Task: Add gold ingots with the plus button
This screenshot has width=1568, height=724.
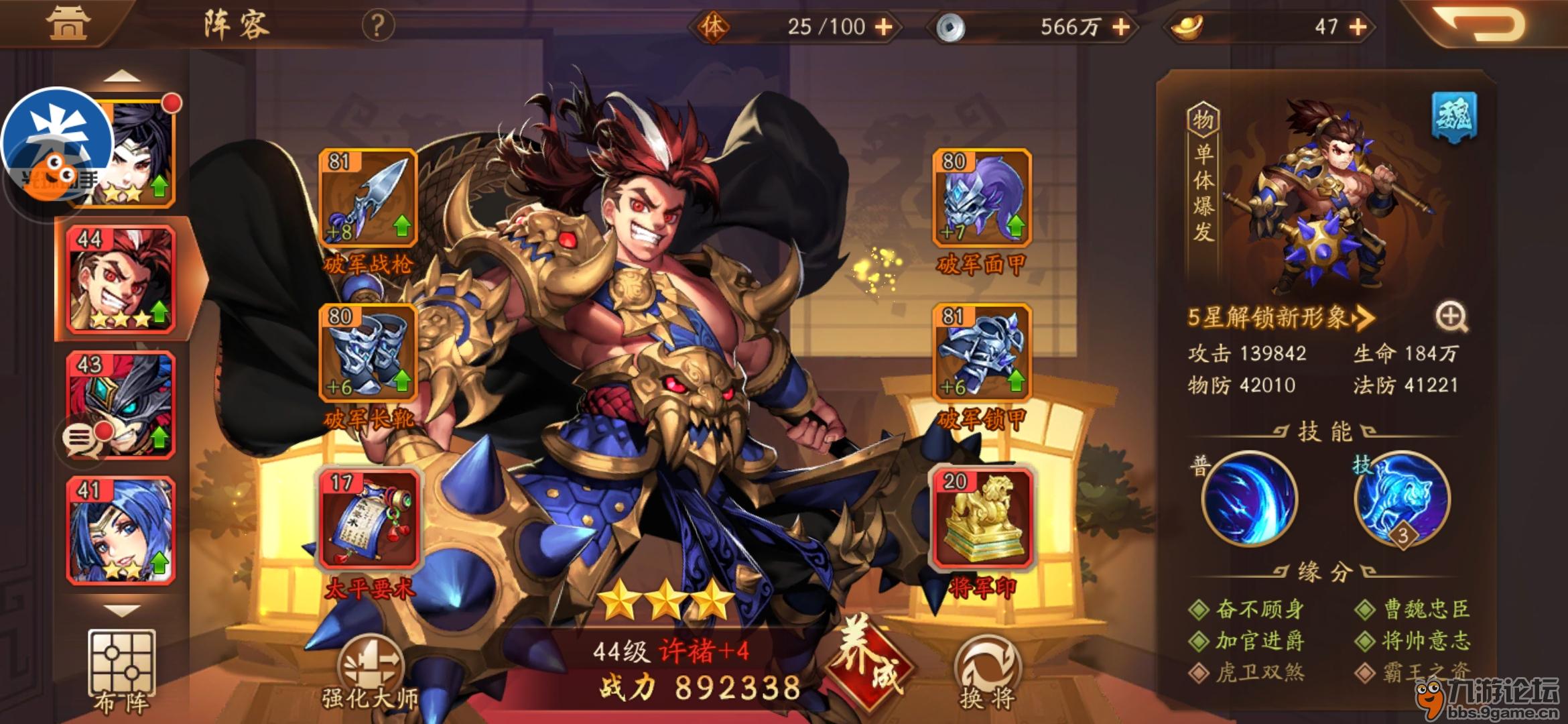Action: coord(1358,27)
